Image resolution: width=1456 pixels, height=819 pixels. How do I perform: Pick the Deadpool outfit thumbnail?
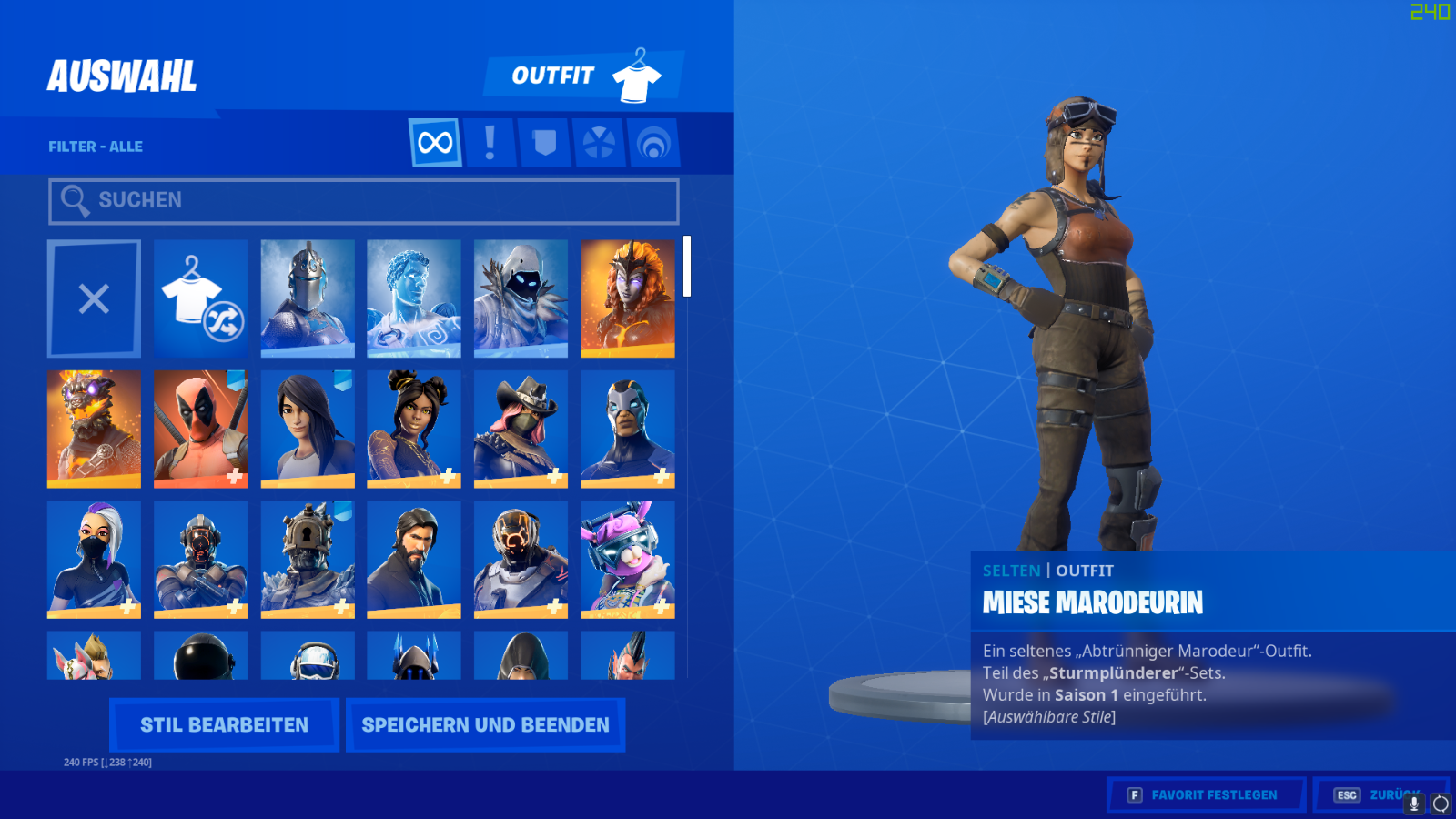click(200, 429)
